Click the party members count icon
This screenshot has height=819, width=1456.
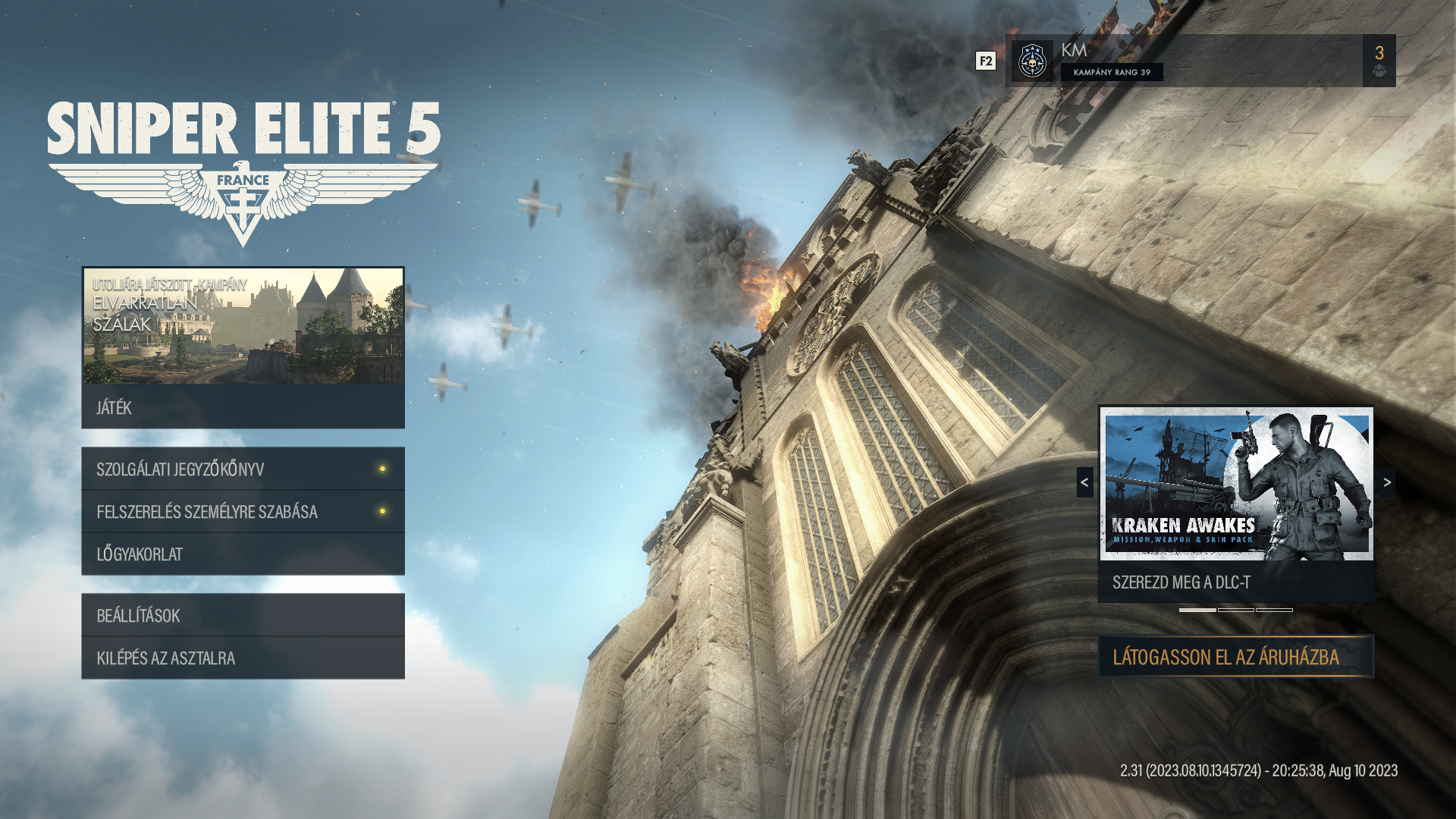point(1379,61)
